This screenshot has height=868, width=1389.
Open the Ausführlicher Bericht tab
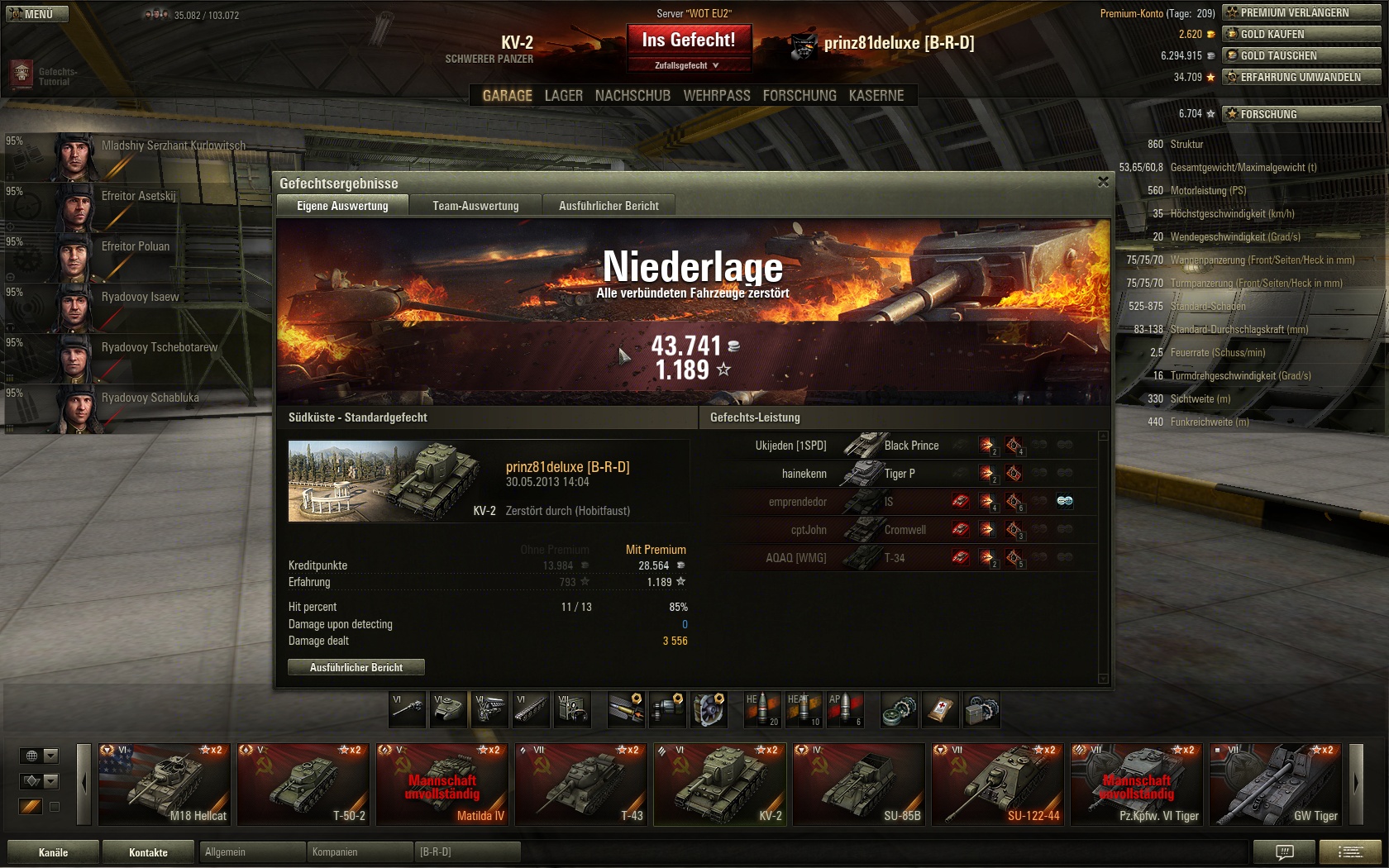point(609,206)
